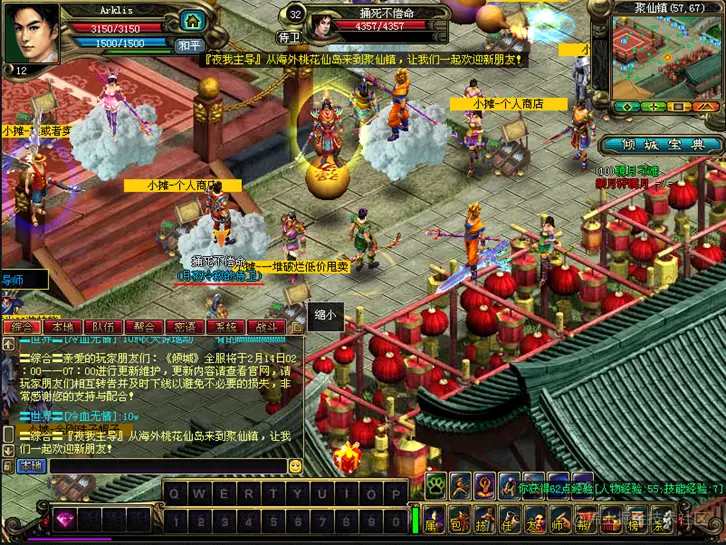This screenshot has height=545, width=726.
Task: Click Arklis's character portrait
Action: point(33,33)
